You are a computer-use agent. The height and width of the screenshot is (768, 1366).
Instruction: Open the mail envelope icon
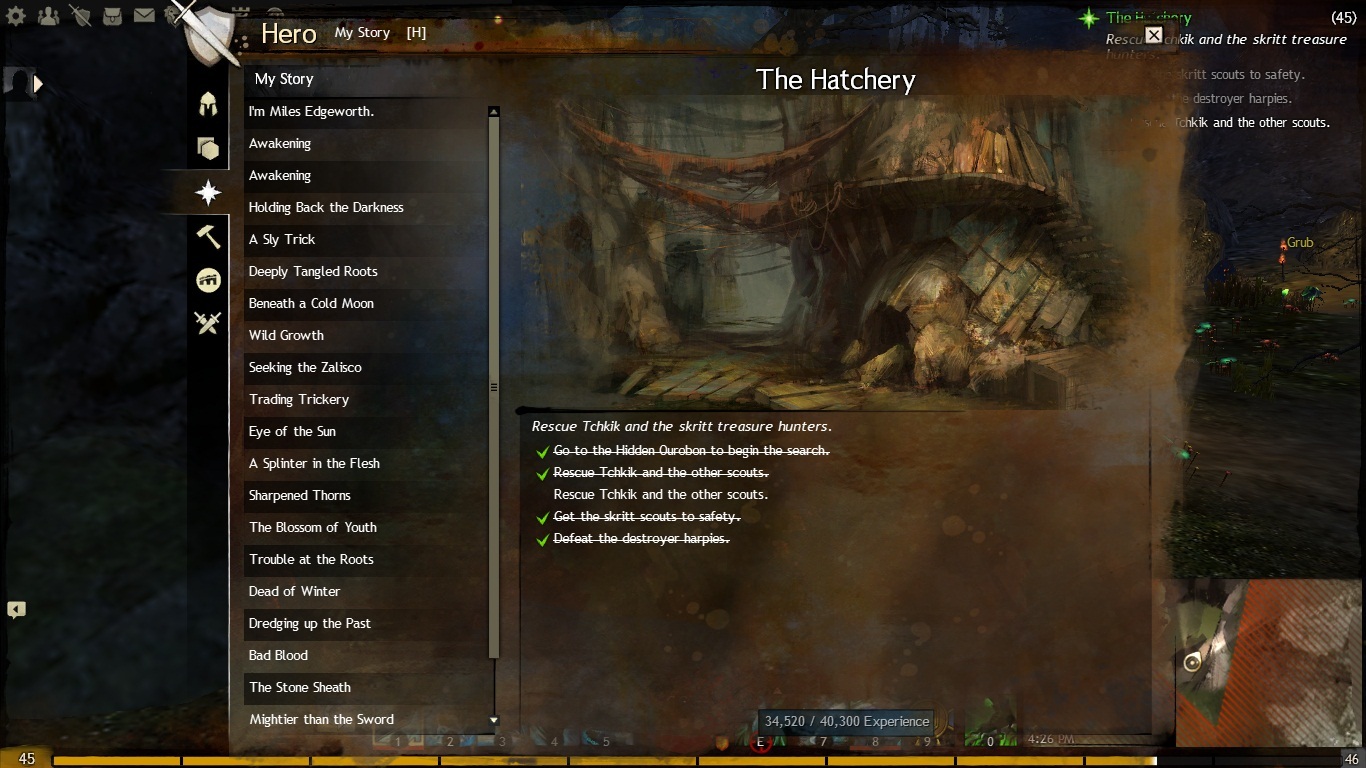[144, 16]
